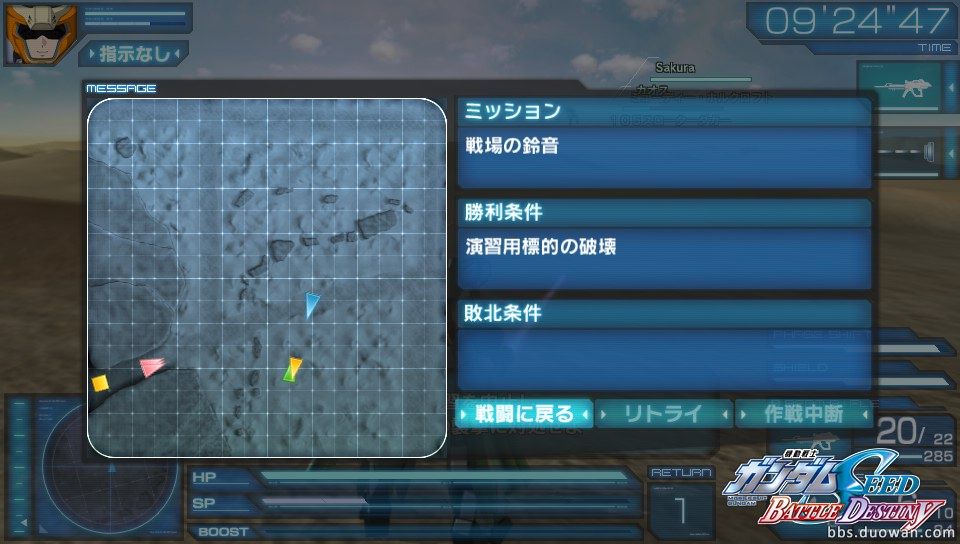Select the pink unit marker on the map
The image size is (960, 544).
click(151, 367)
